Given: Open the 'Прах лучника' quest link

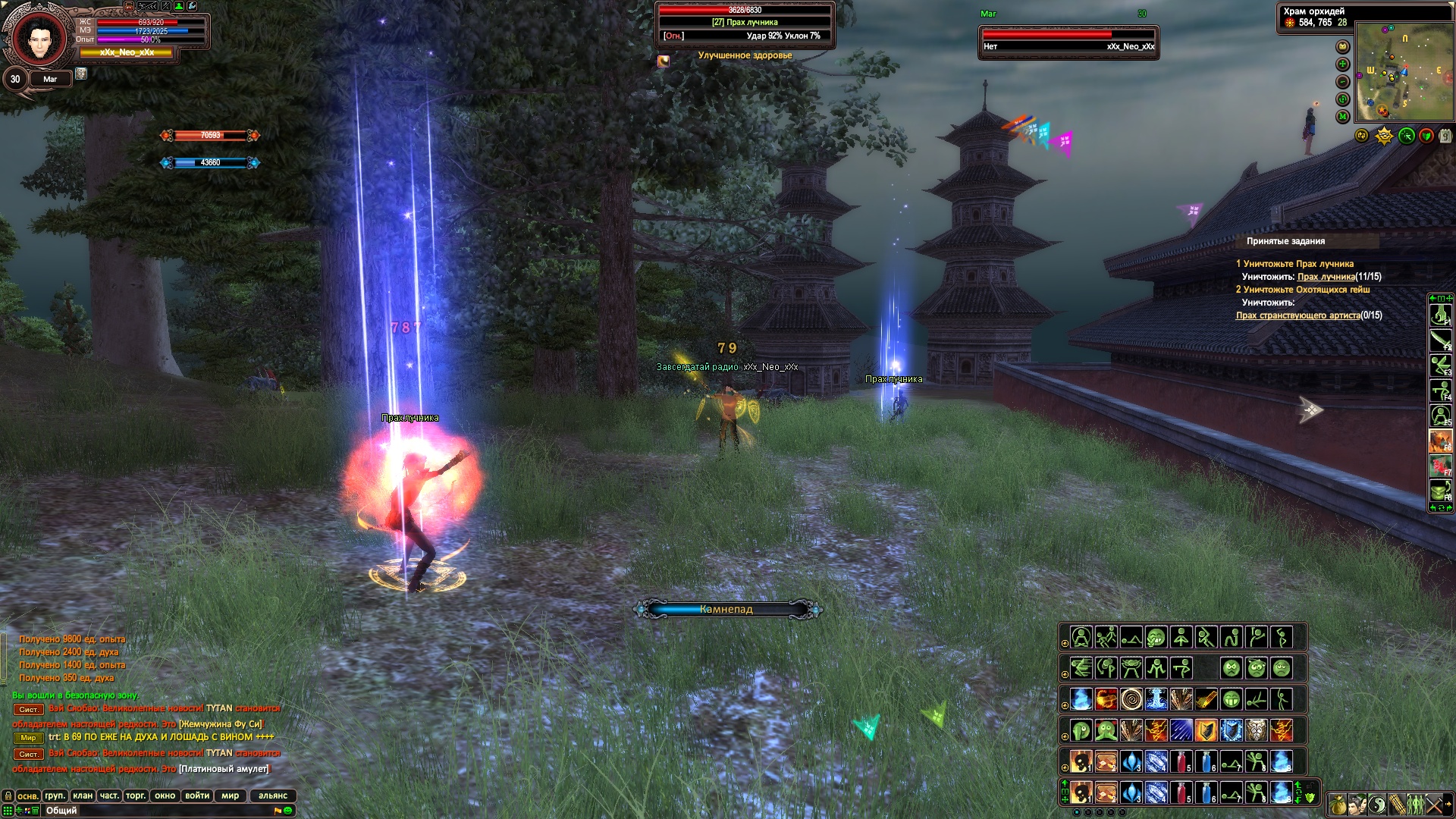Looking at the screenshot, I should point(1326,277).
